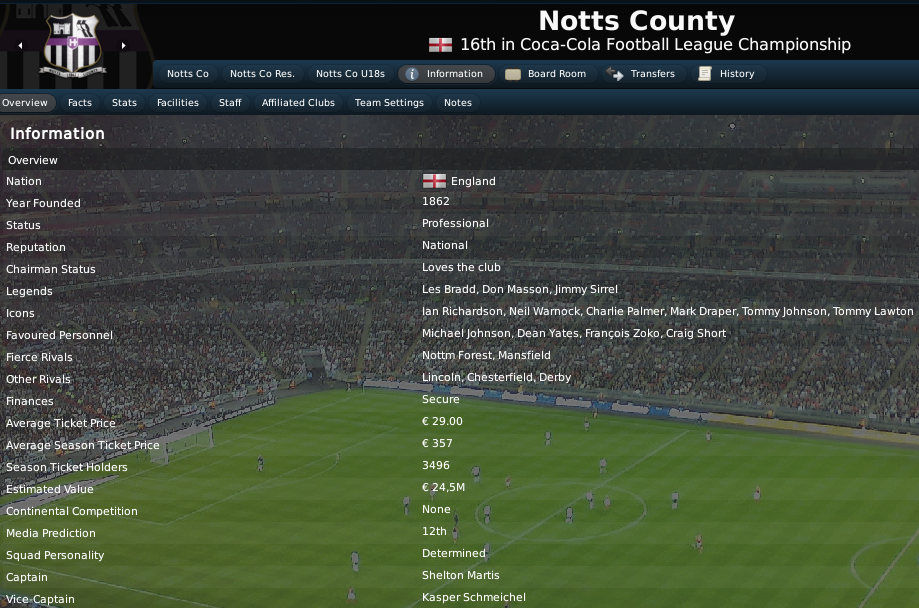Switch to the Facts sub-tab

(80, 103)
